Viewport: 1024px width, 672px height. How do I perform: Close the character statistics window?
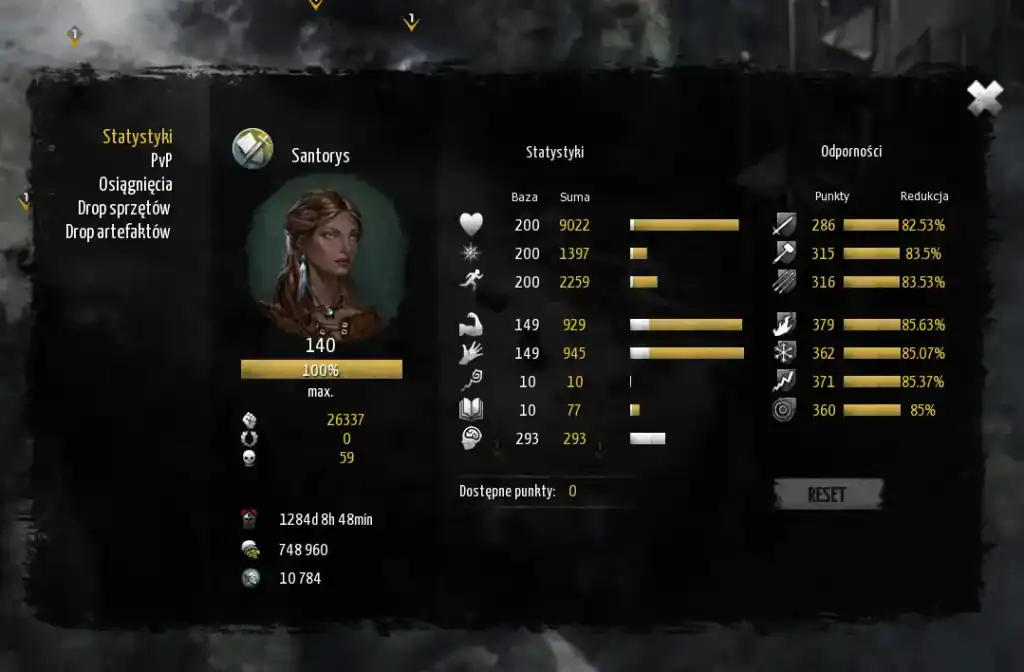(984, 98)
